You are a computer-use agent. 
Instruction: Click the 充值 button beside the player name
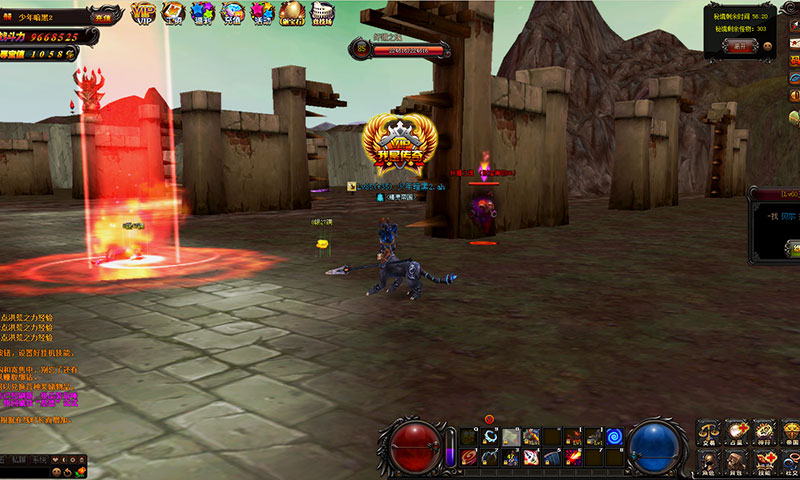click(102, 17)
